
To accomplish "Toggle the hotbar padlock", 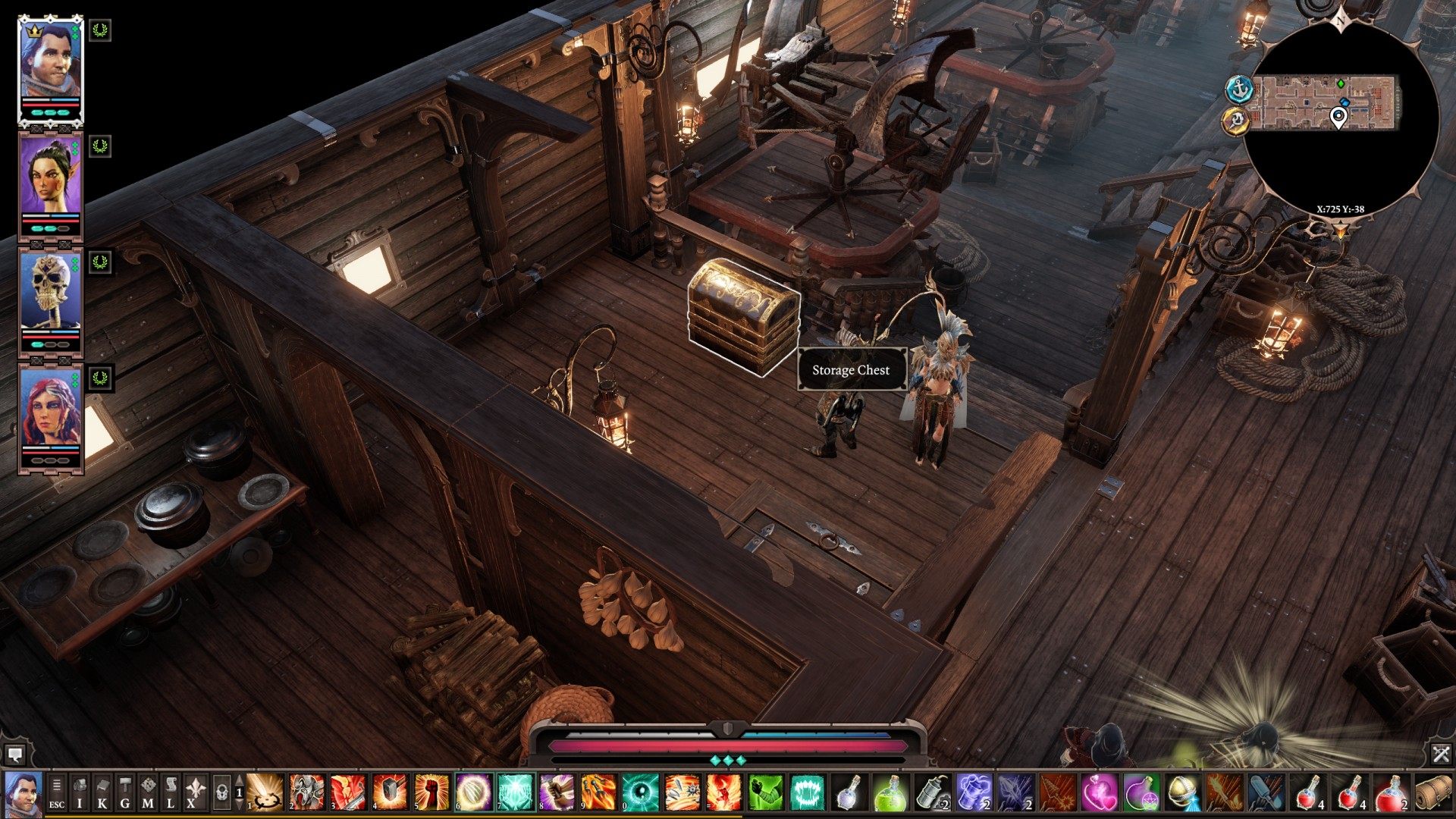I will click(221, 793).
